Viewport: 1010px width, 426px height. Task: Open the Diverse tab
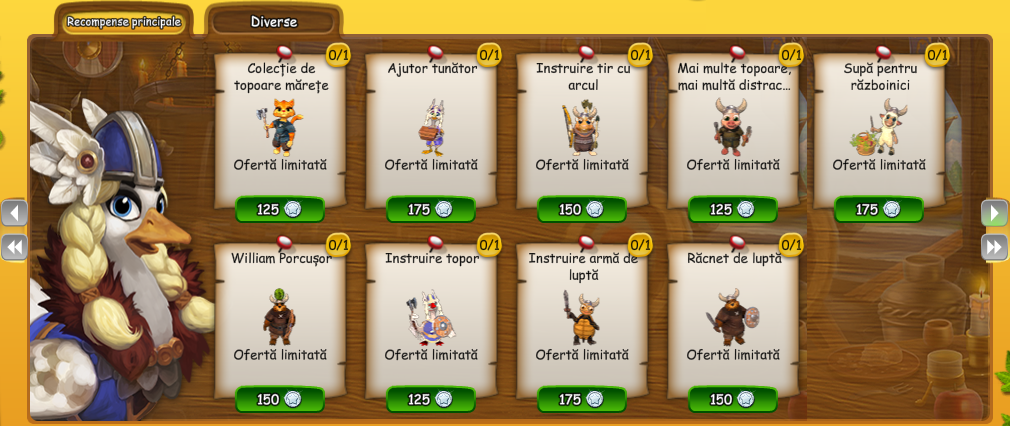click(273, 21)
